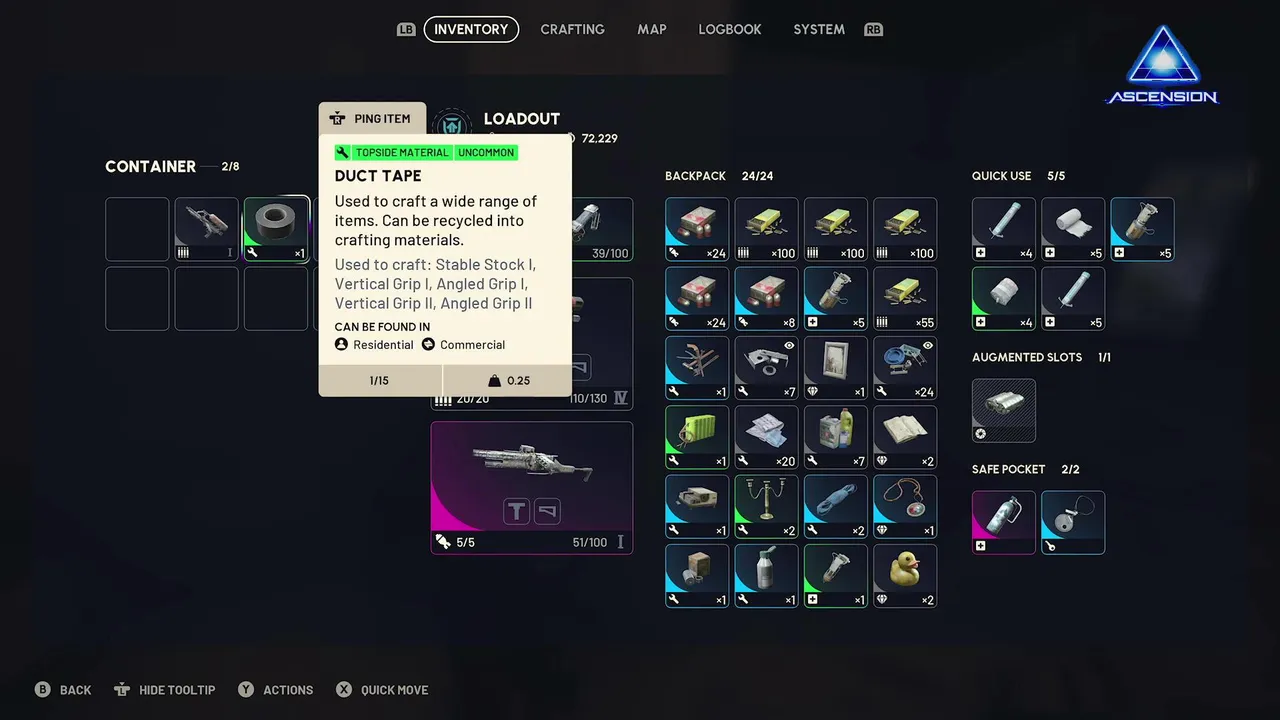Select the ammo stack with 55 rounds

[x=905, y=298]
